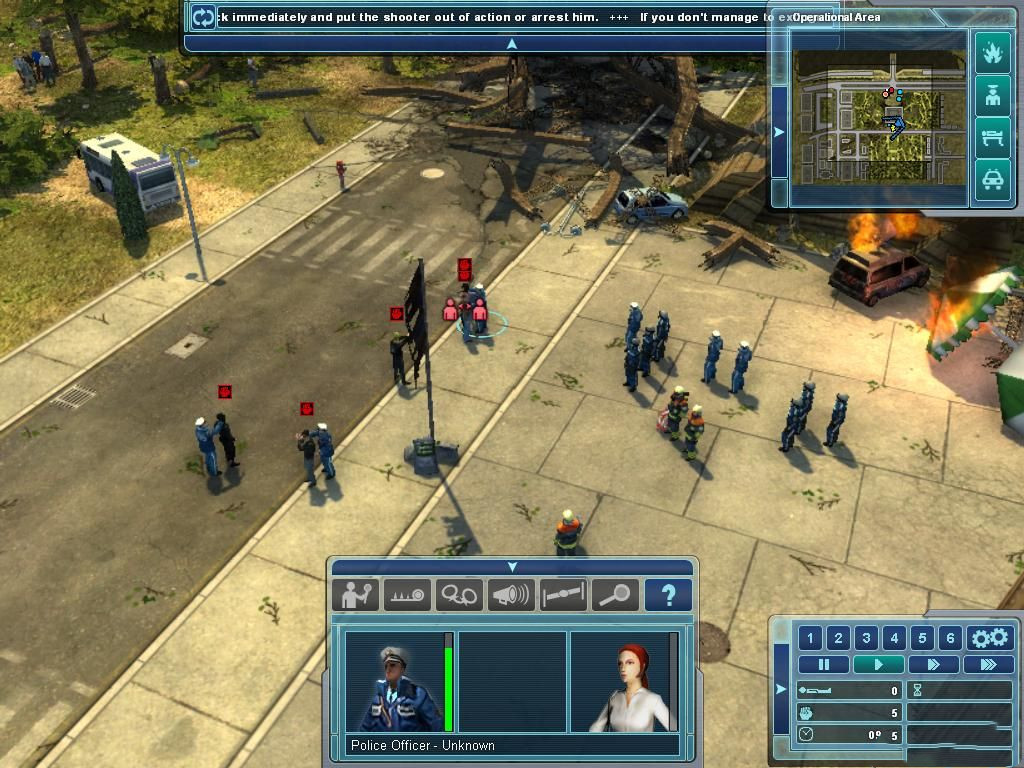Viewport: 1024px width, 768px height.
Task: Click the message ticker cycle button
Action: pos(203,17)
